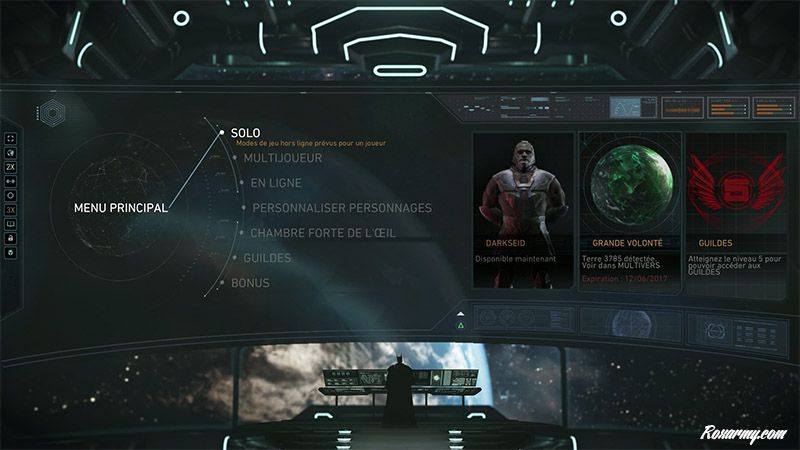Screen dimensions: 800x450
Task: Select the Bonus menu entry
Action: [250, 283]
